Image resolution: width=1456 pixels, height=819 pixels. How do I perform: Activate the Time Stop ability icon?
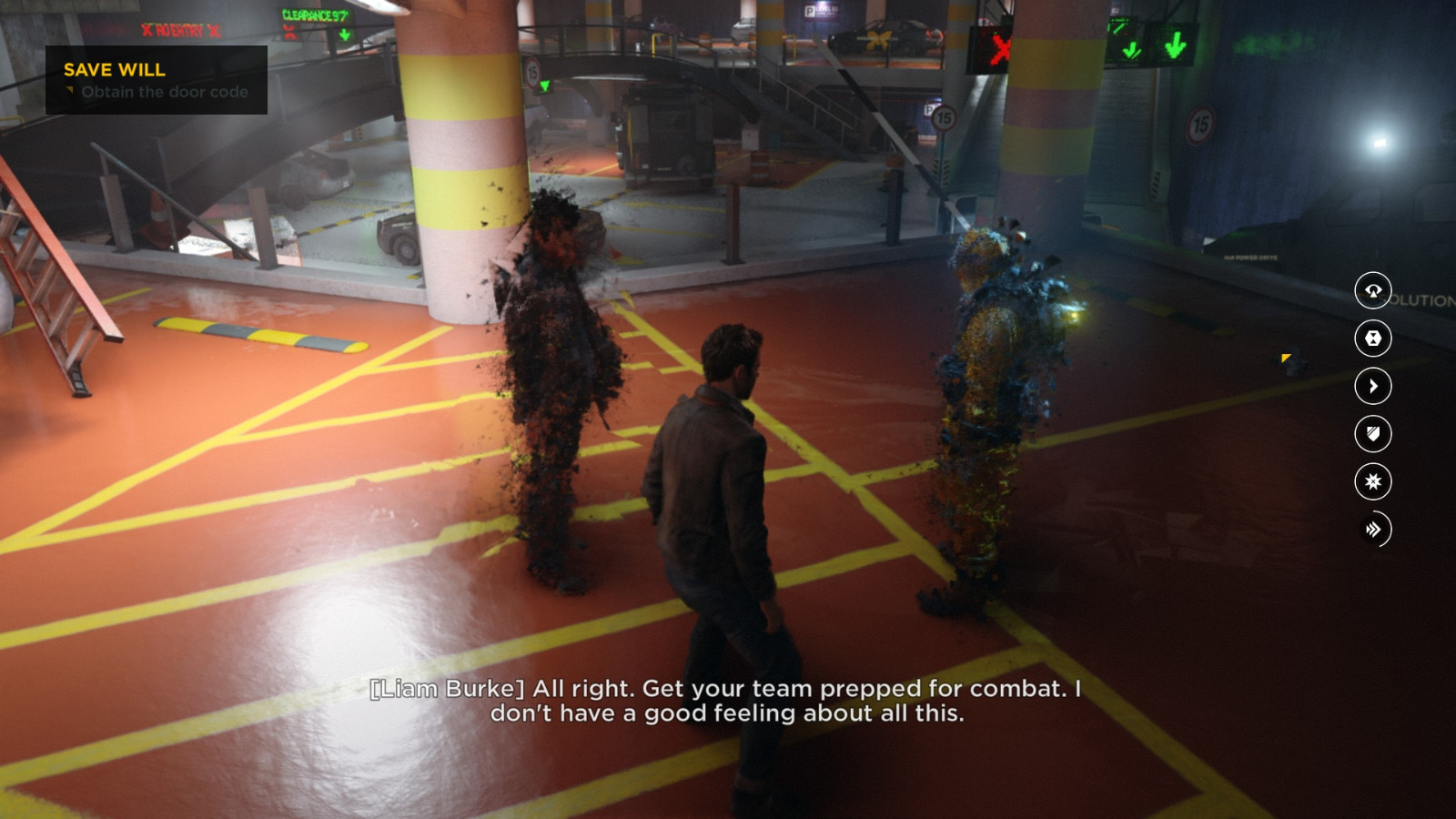pyautogui.click(x=1374, y=339)
